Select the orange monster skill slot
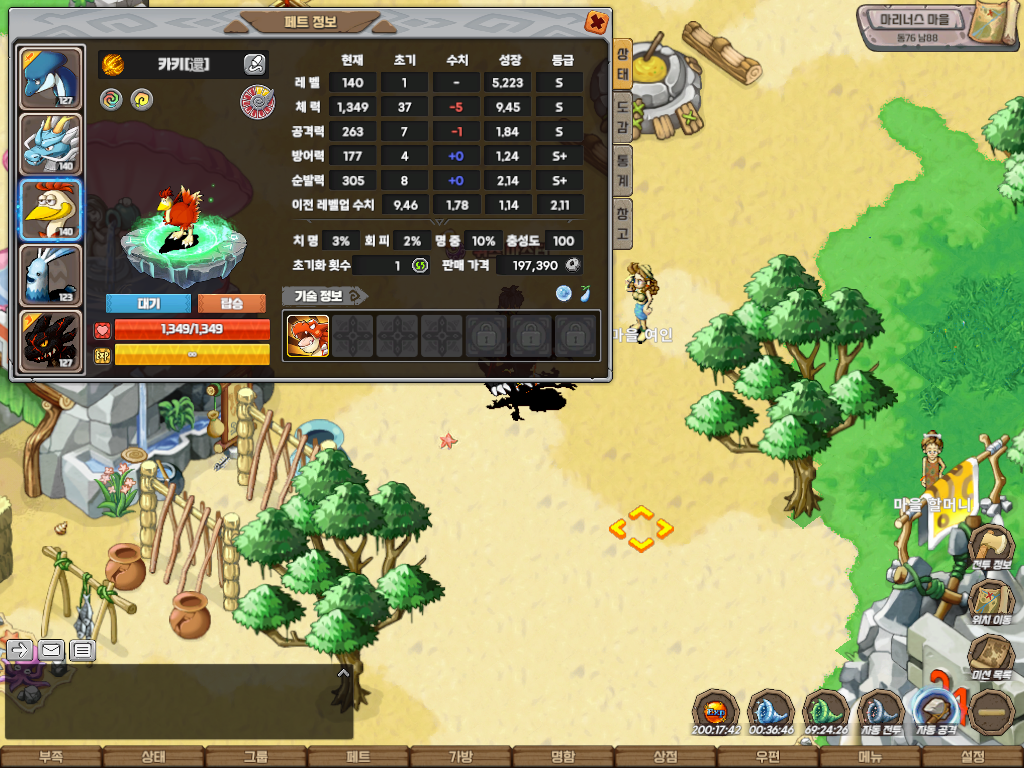Viewport: 1024px width, 768px height. (x=308, y=336)
